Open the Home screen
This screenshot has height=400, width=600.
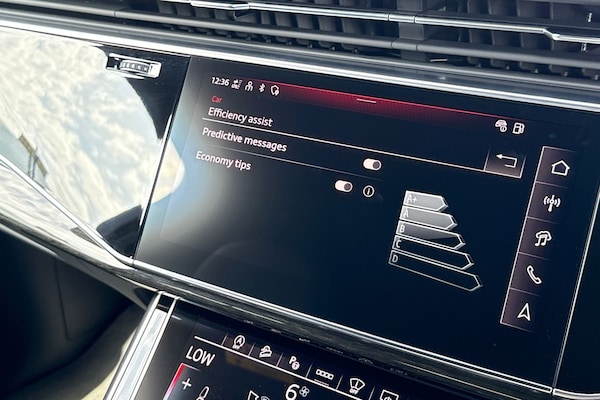pos(559,168)
